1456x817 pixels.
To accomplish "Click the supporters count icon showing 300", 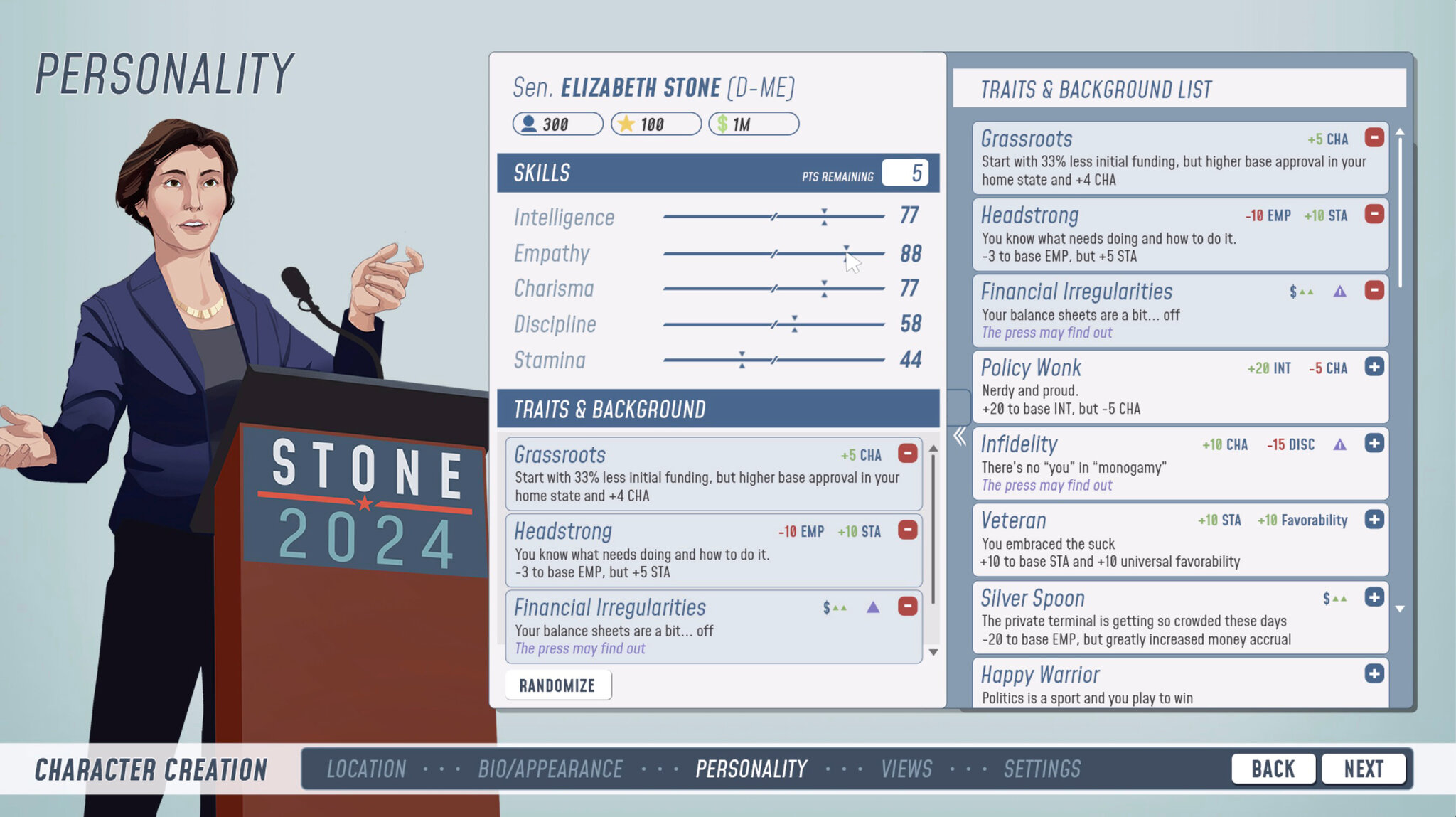I will click(x=528, y=124).
